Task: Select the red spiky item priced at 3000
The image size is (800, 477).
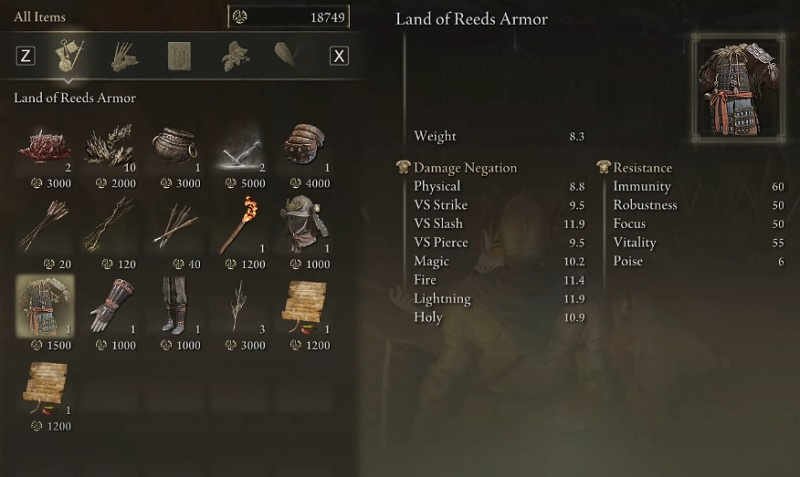Action: 44,147
